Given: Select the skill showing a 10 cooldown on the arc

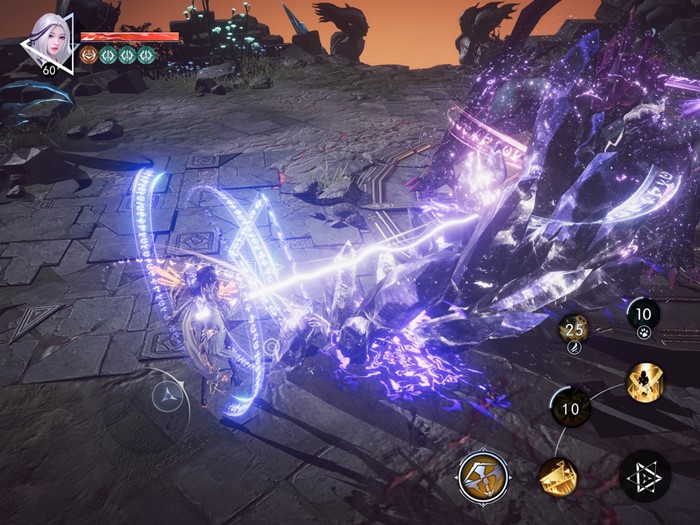Looking at the screenshot, I should click(571, 408).
